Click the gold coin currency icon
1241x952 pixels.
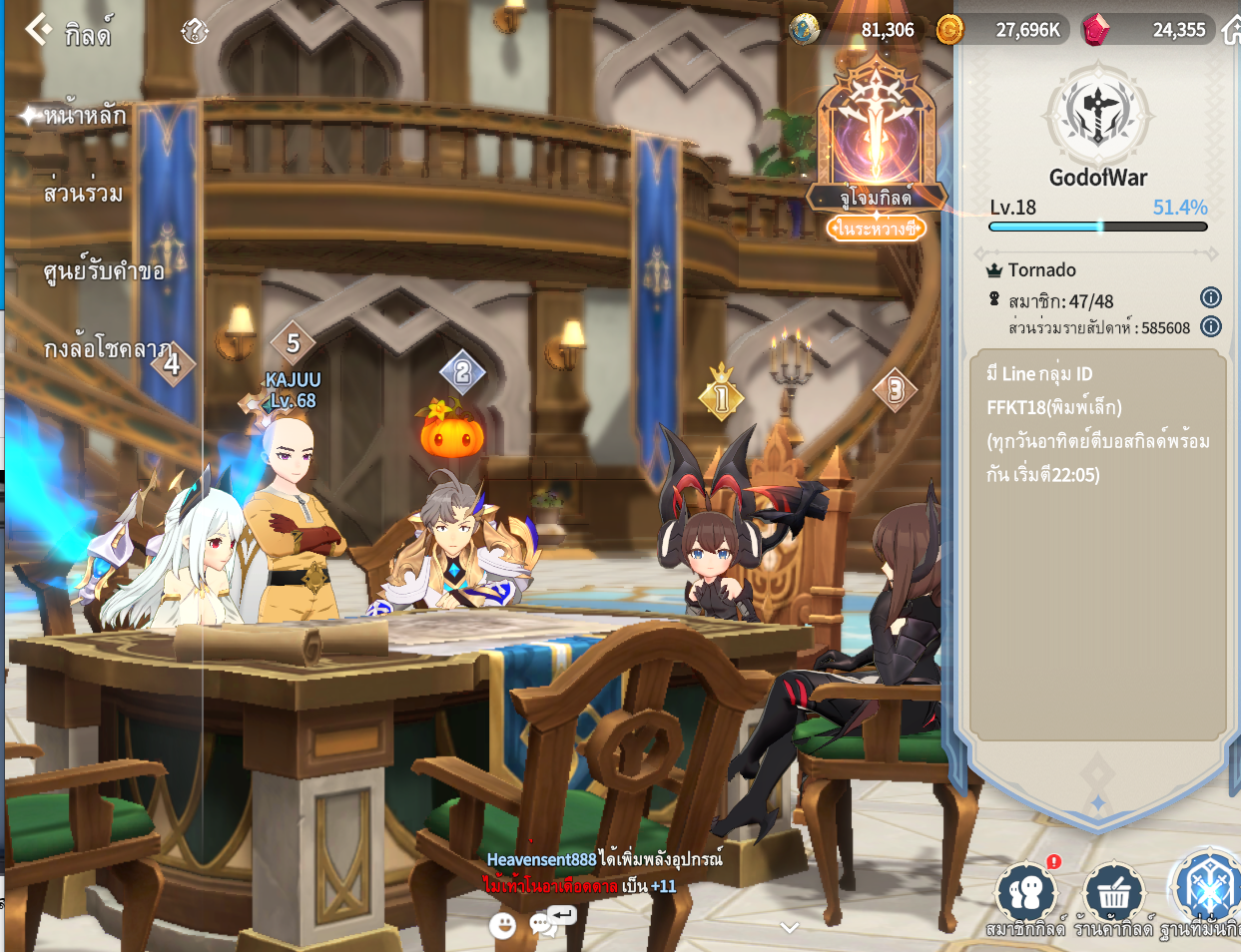[x=949, y=30]
